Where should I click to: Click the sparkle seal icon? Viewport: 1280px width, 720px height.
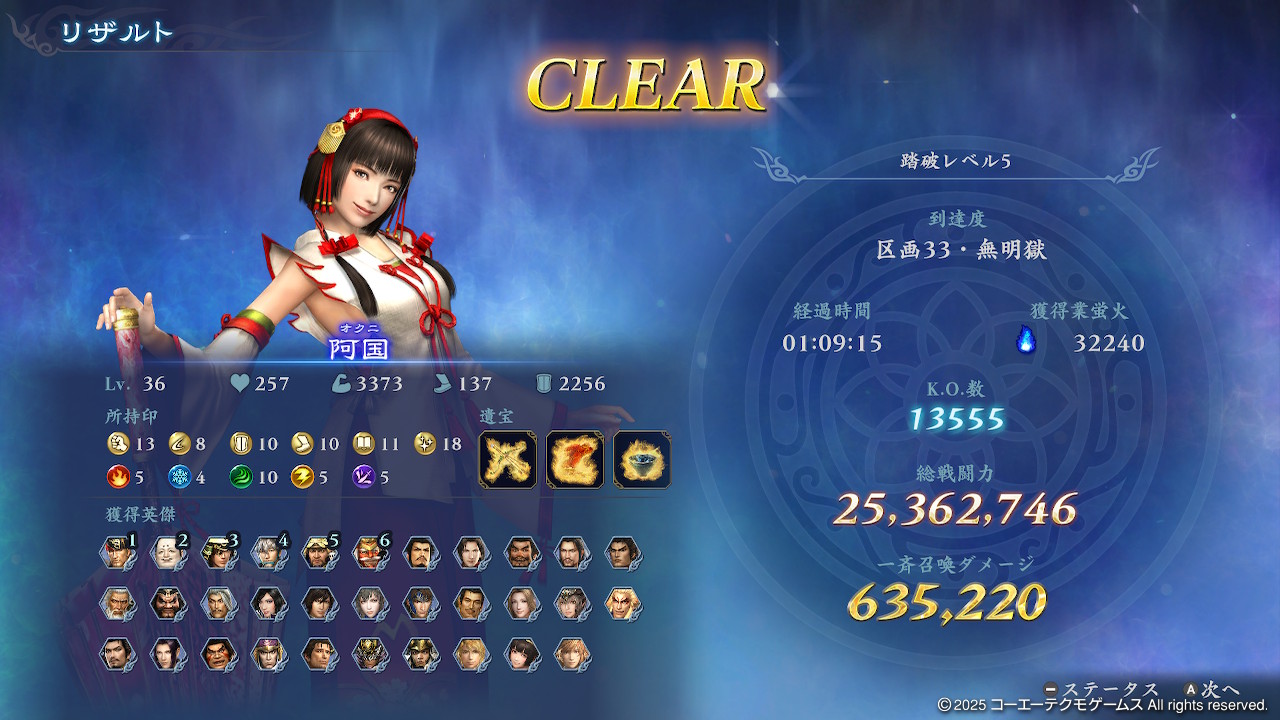(x=425, y=443)
